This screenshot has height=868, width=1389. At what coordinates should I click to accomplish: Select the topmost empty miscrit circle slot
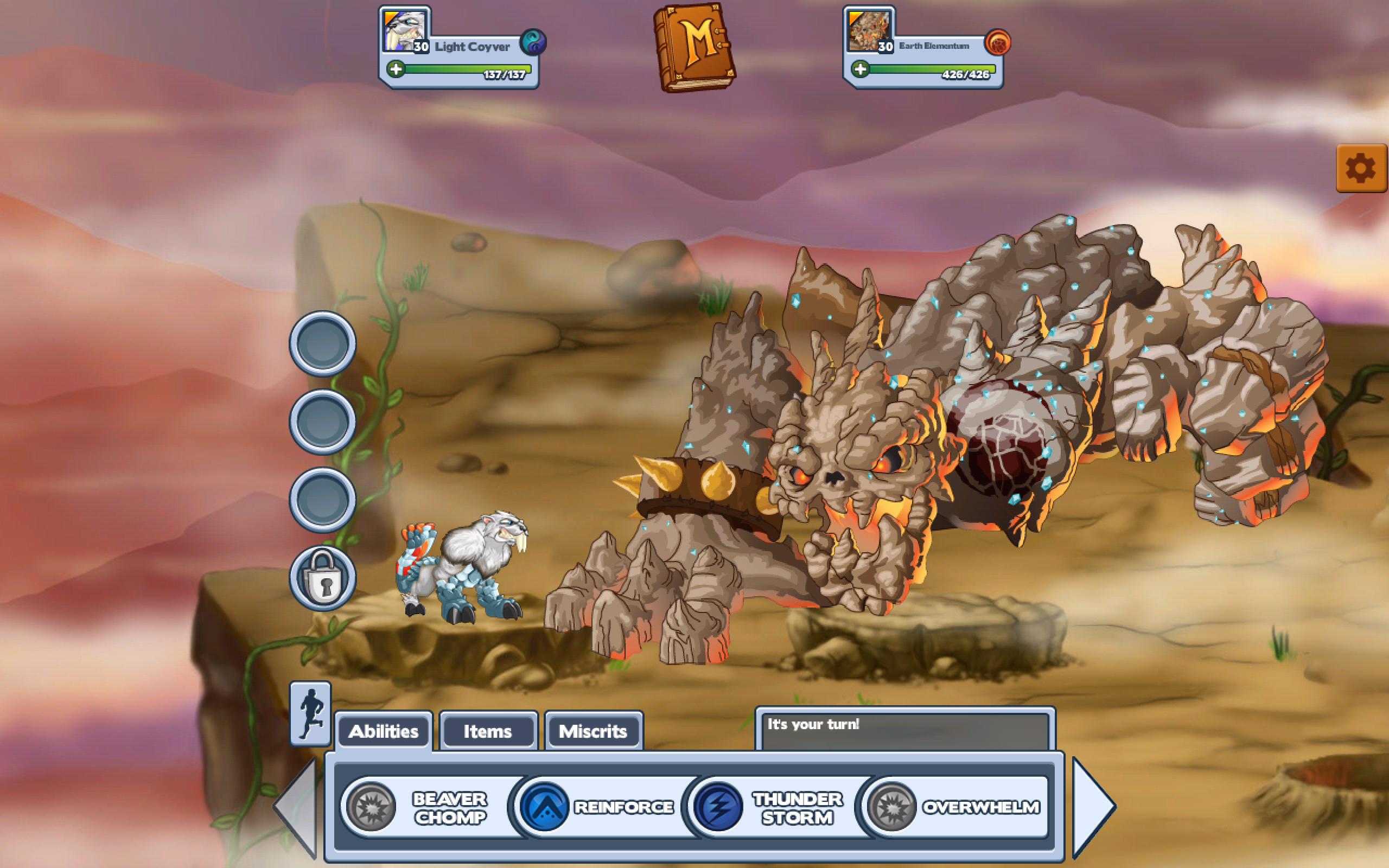pyautogui.click(x=322, y=342)
